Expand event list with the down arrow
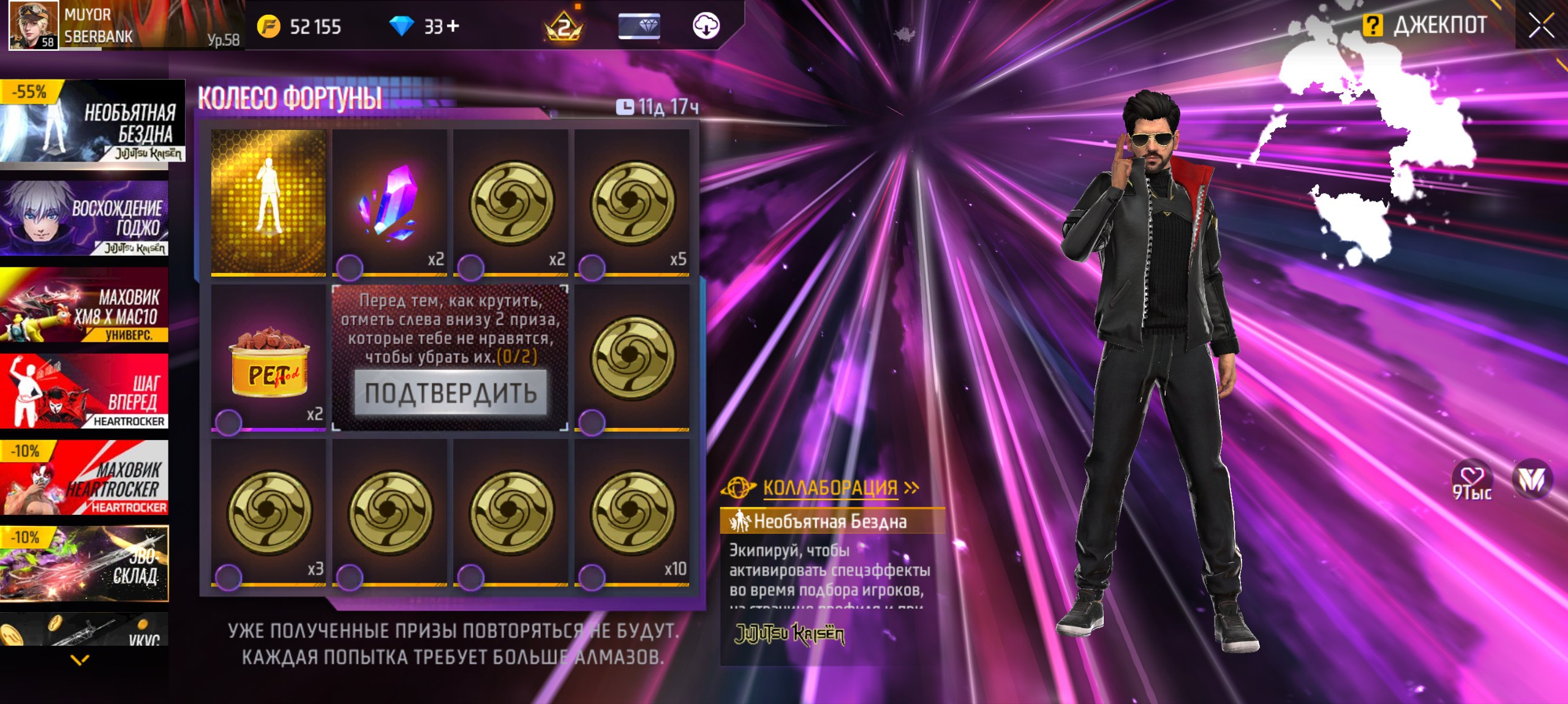 80,659
